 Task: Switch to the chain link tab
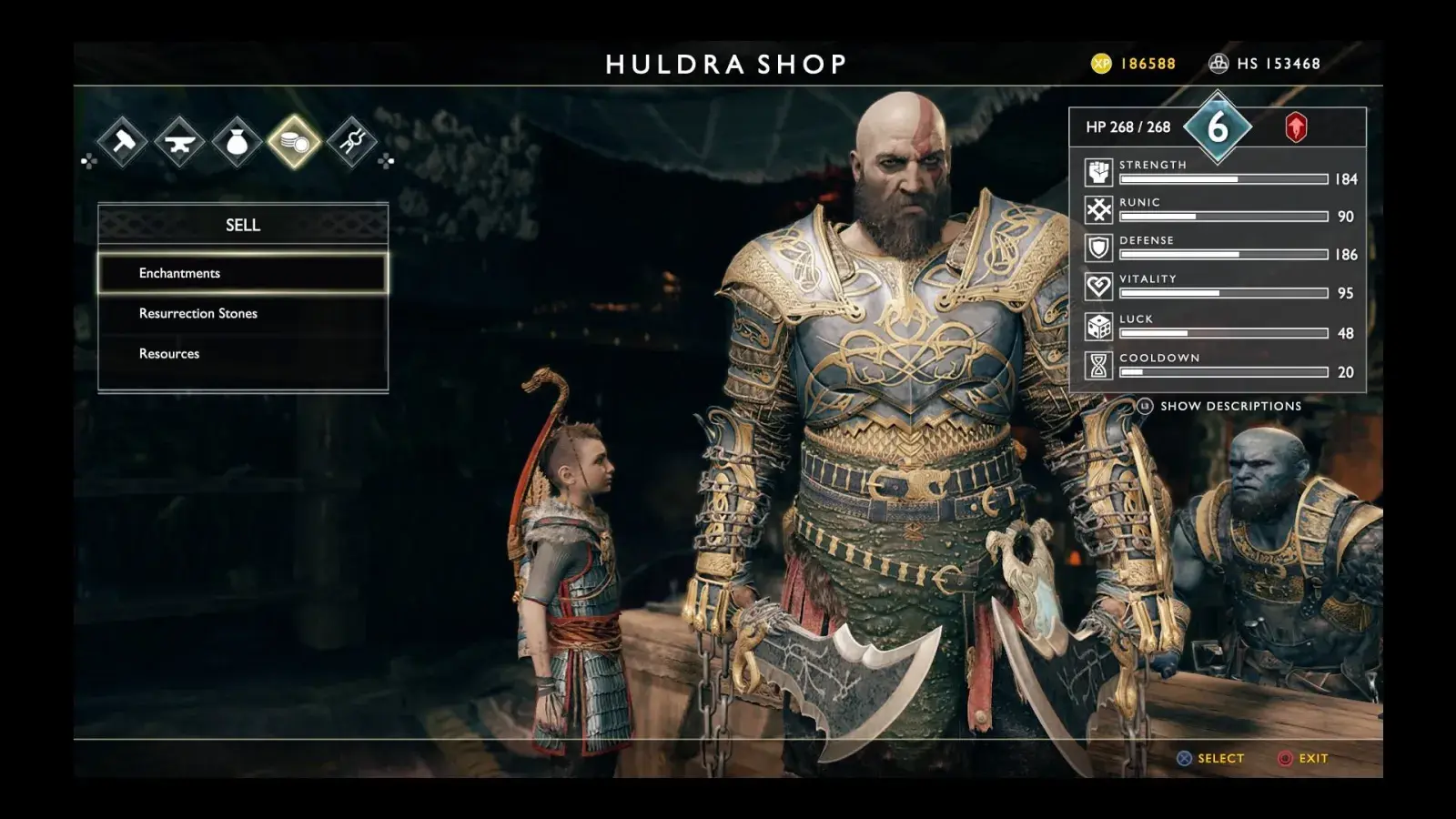point(352,141)
